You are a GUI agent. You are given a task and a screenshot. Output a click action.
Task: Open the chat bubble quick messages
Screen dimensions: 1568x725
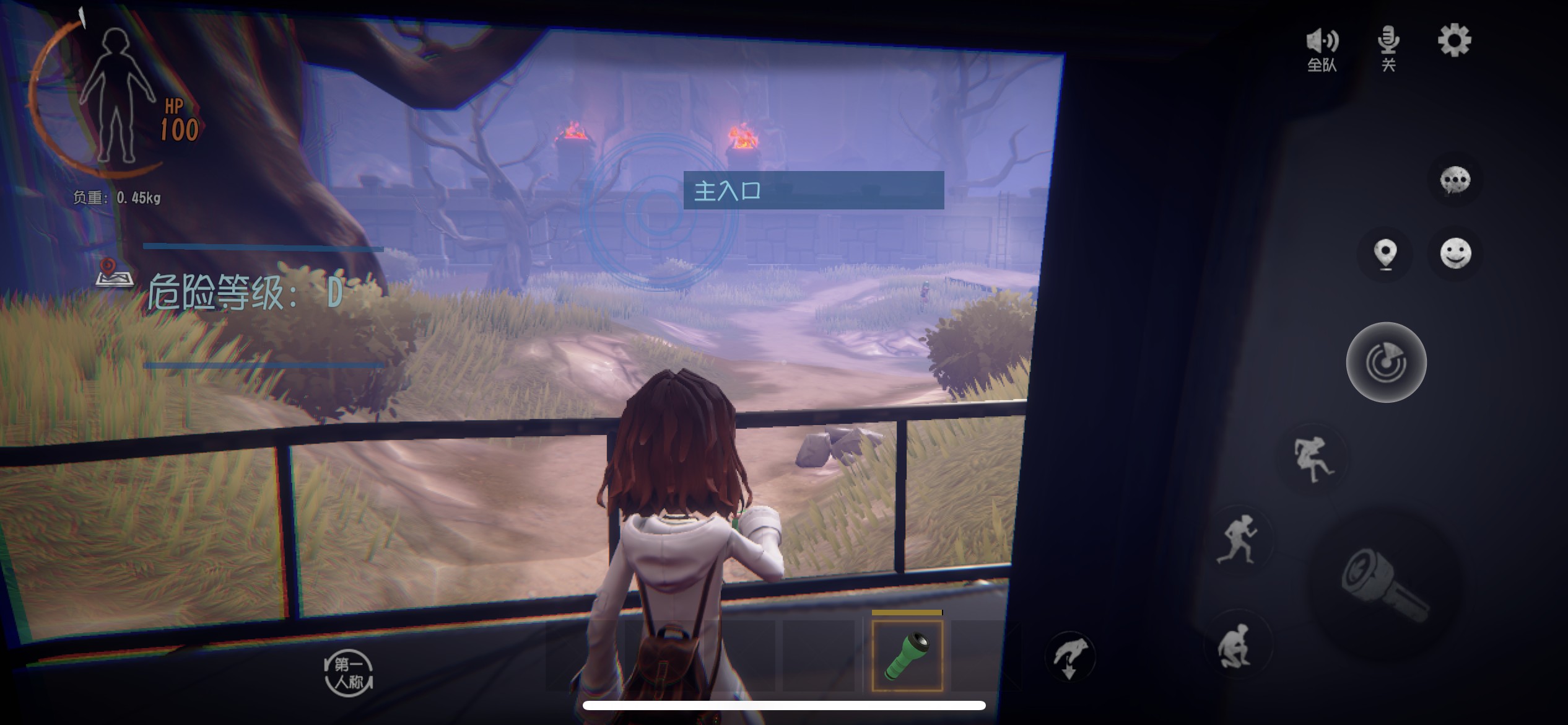[x=1455, y=180]
